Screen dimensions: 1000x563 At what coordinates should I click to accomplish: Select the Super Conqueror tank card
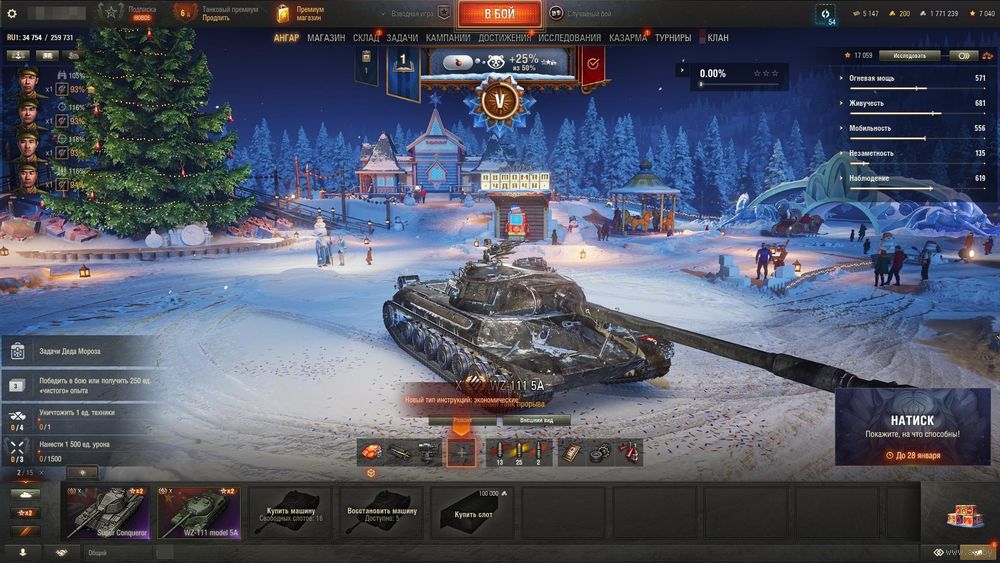coord(106,513)
